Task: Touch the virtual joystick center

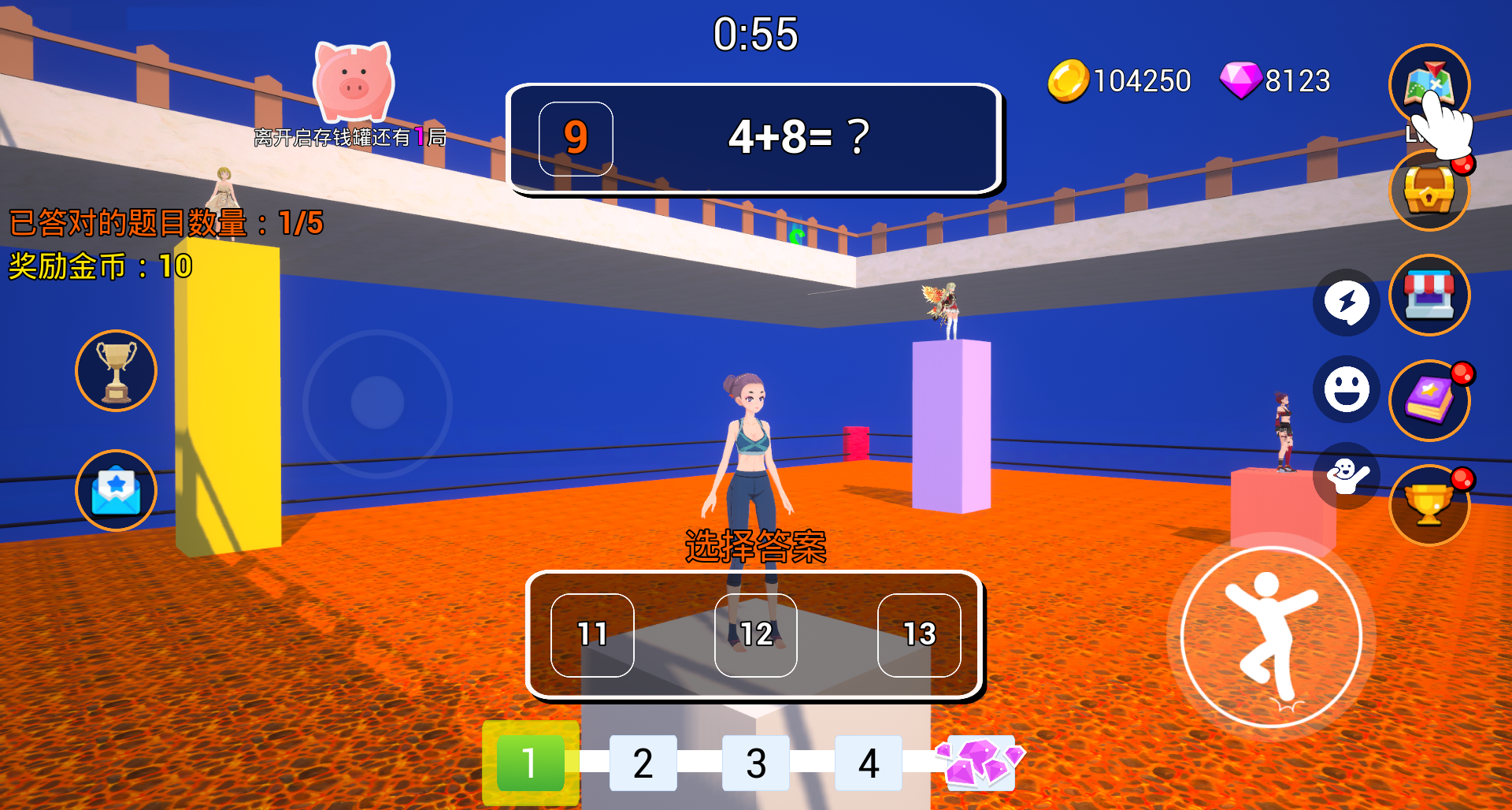Action: (x=377, y=403)
